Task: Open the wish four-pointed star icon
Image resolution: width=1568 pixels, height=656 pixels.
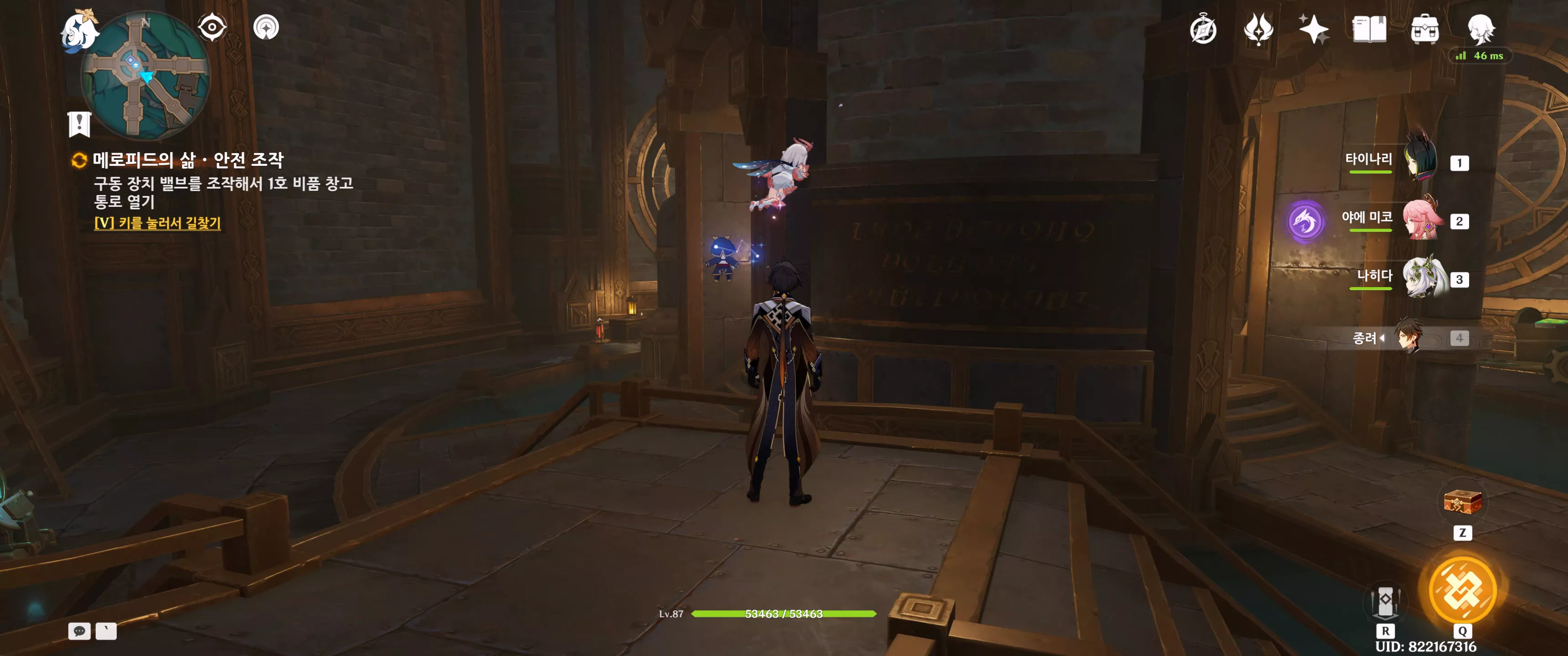Action: pyautogui.click(x=1314, y=29)
